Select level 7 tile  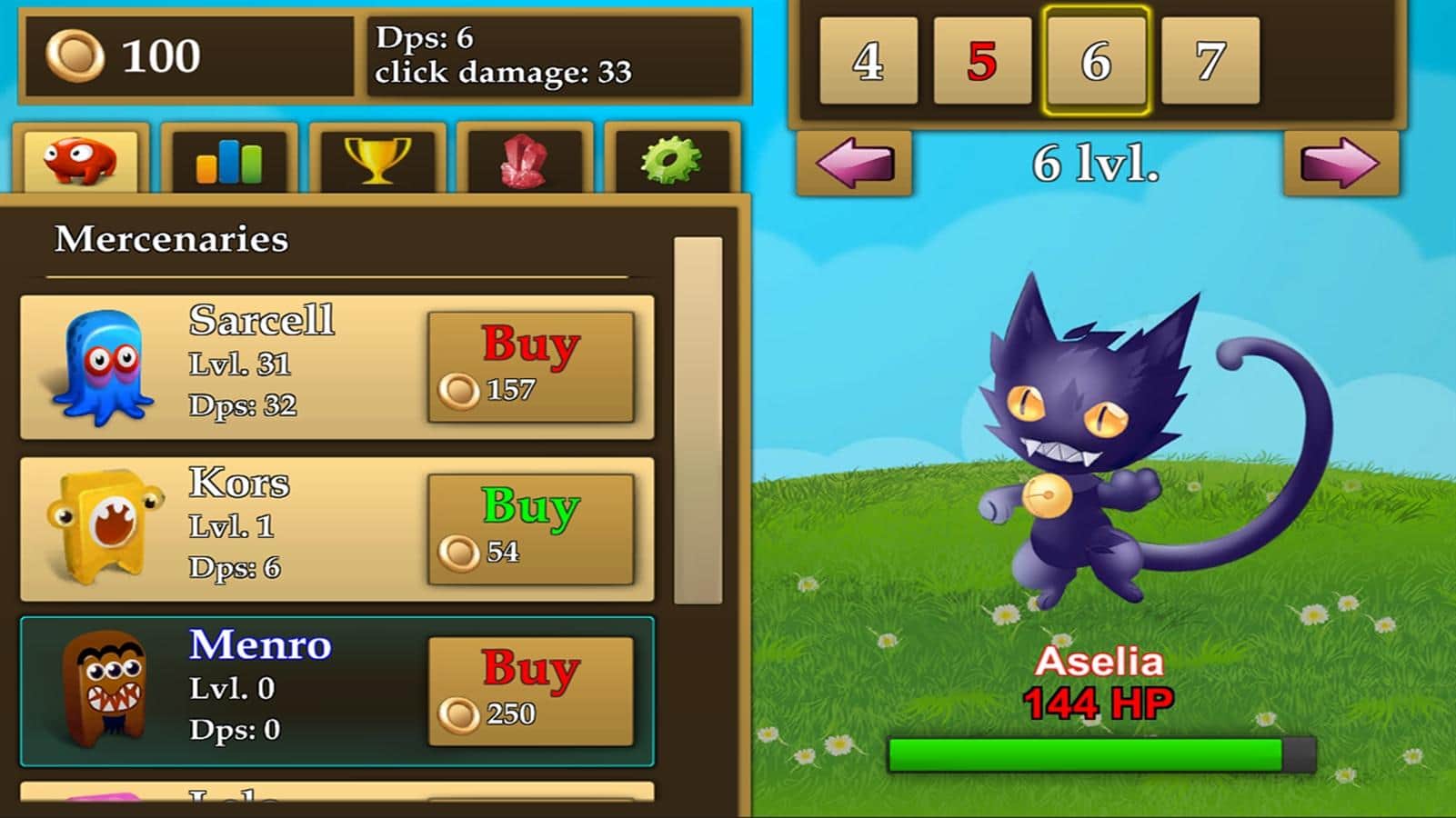tap(1210, 61)
